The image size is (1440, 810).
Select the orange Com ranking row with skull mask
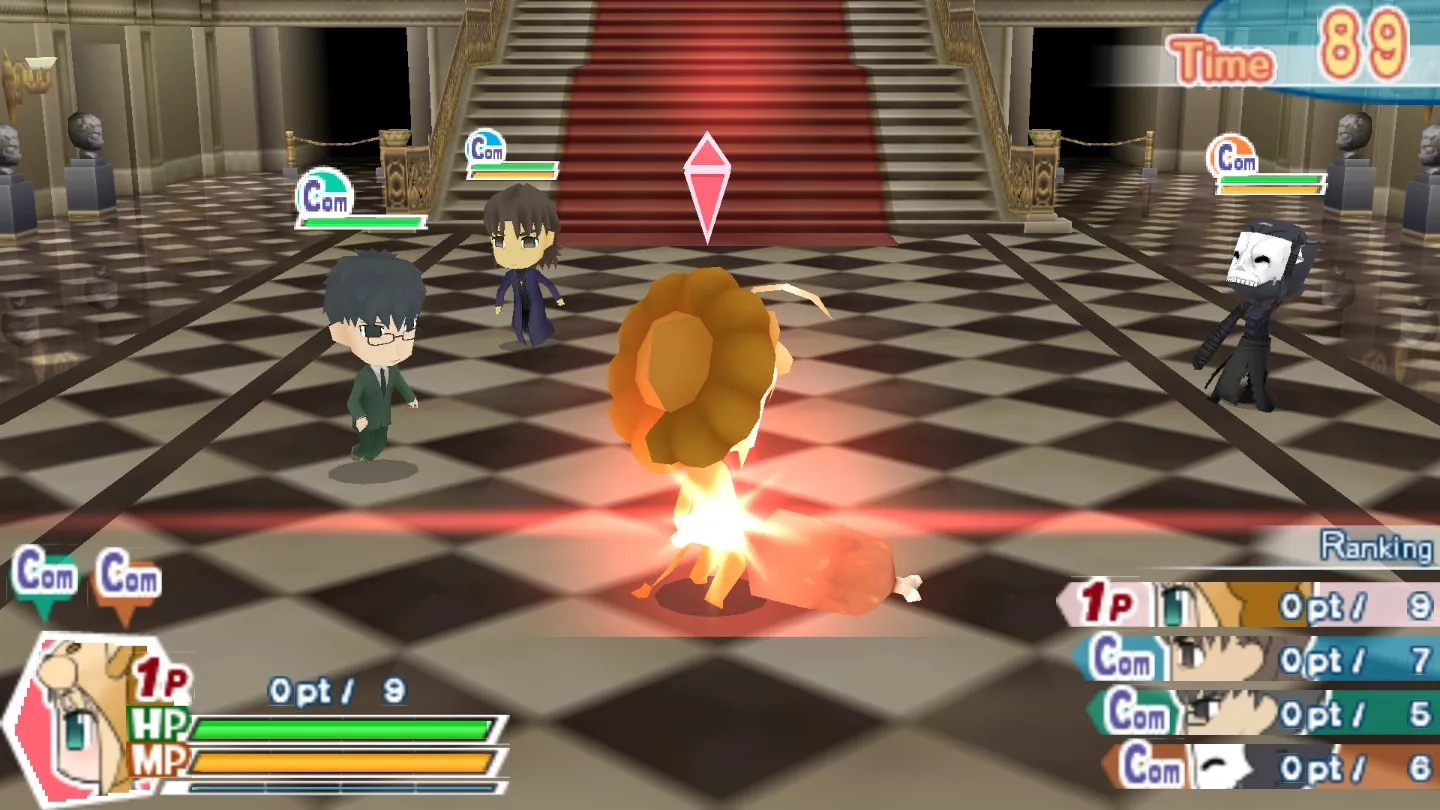coord(1268,766)
